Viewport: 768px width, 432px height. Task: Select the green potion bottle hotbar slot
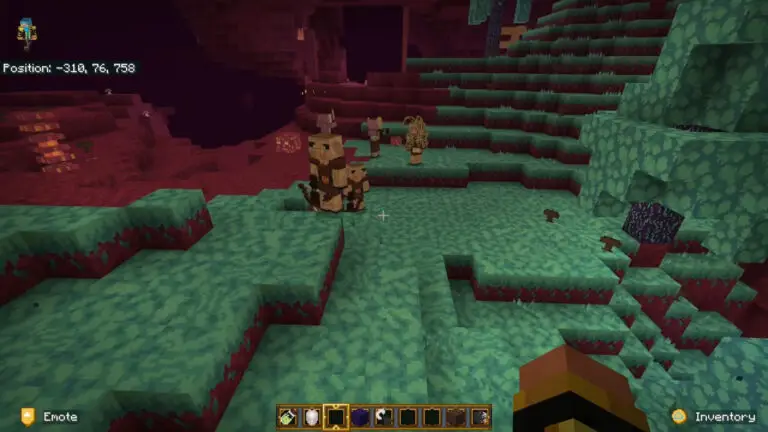coord(287,417)
